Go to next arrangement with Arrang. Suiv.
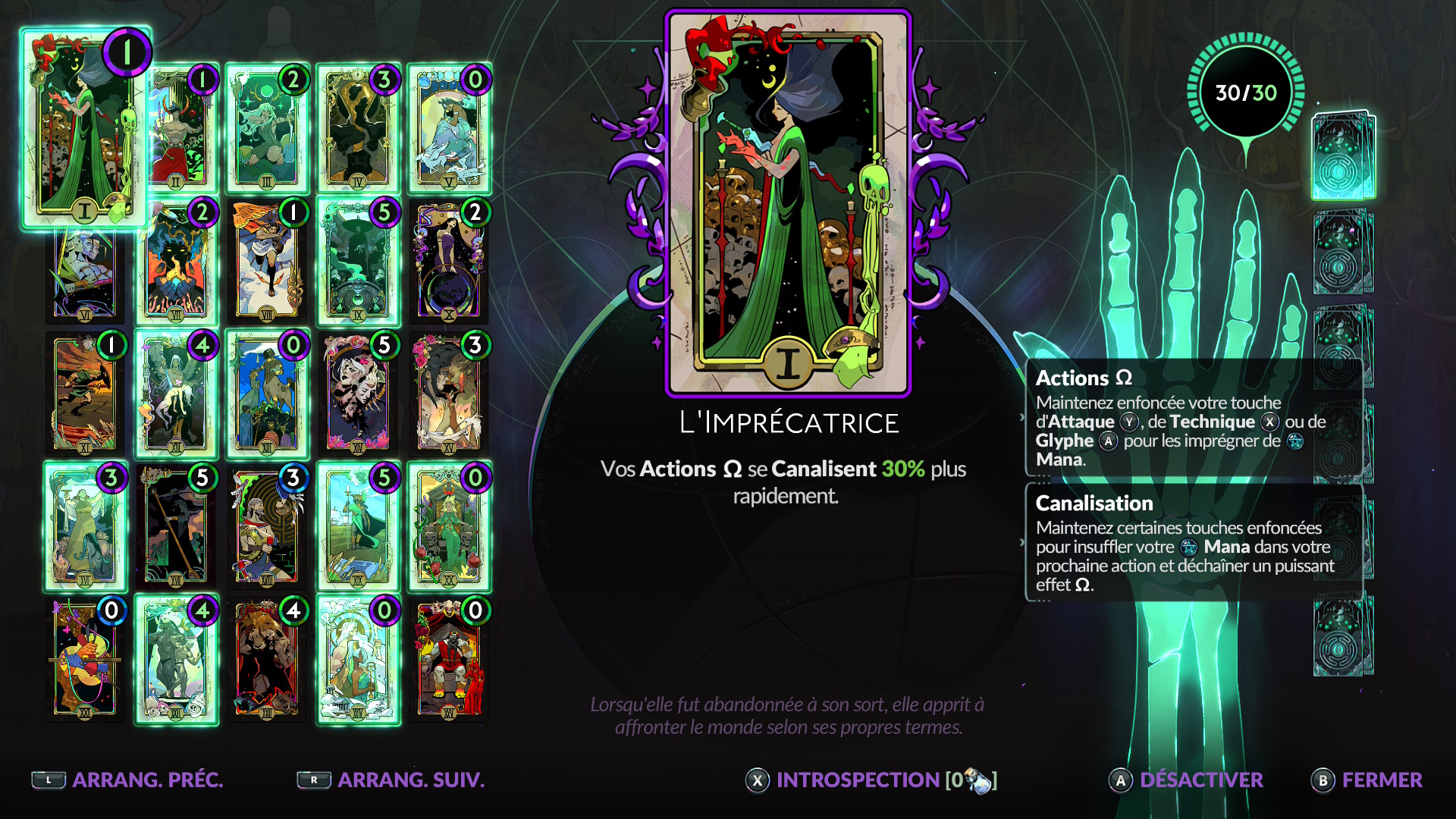The height and width of the screenshot is (819, 1456). 391,780
